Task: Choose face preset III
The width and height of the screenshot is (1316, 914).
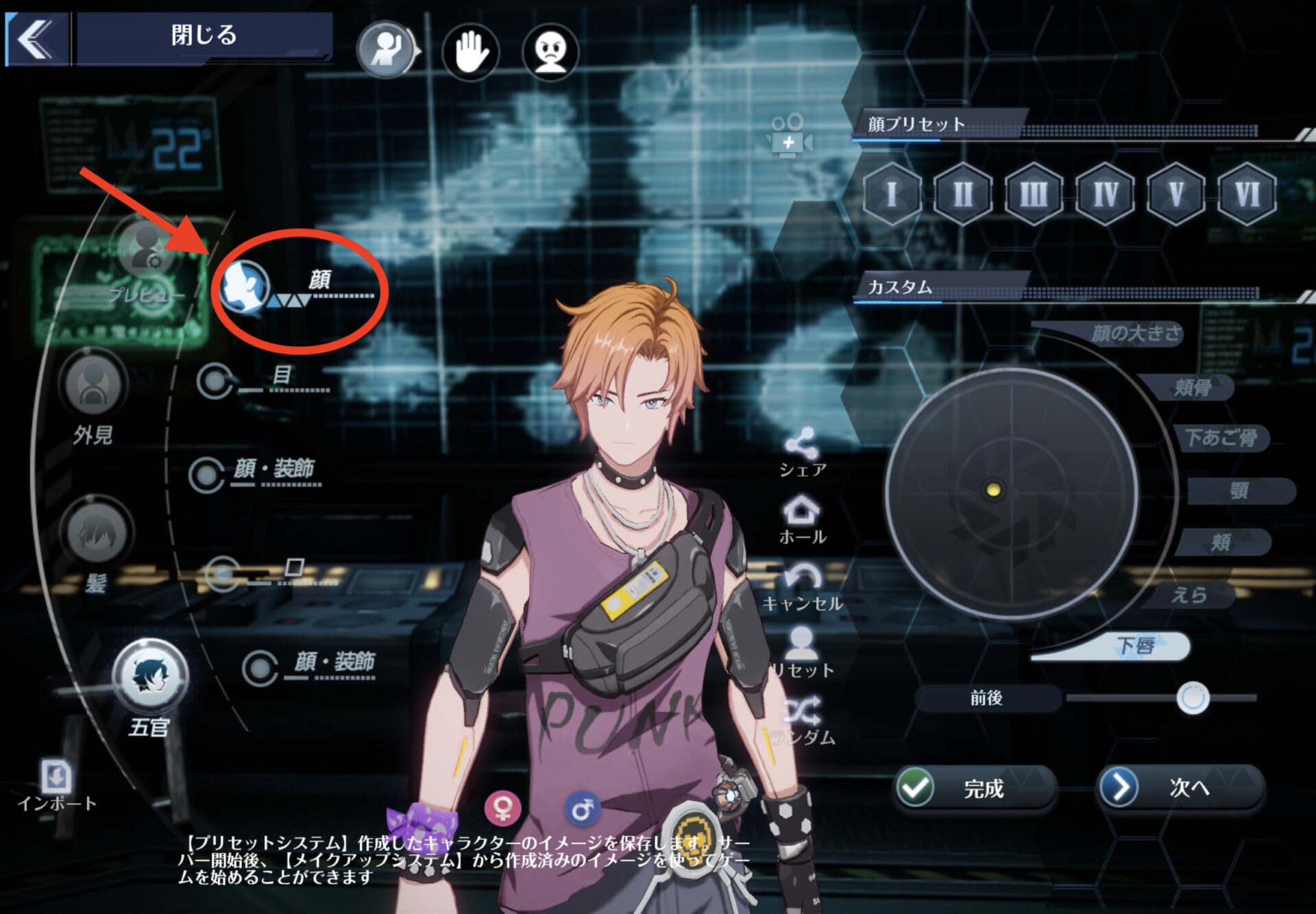Action: tap(1034, 195)
